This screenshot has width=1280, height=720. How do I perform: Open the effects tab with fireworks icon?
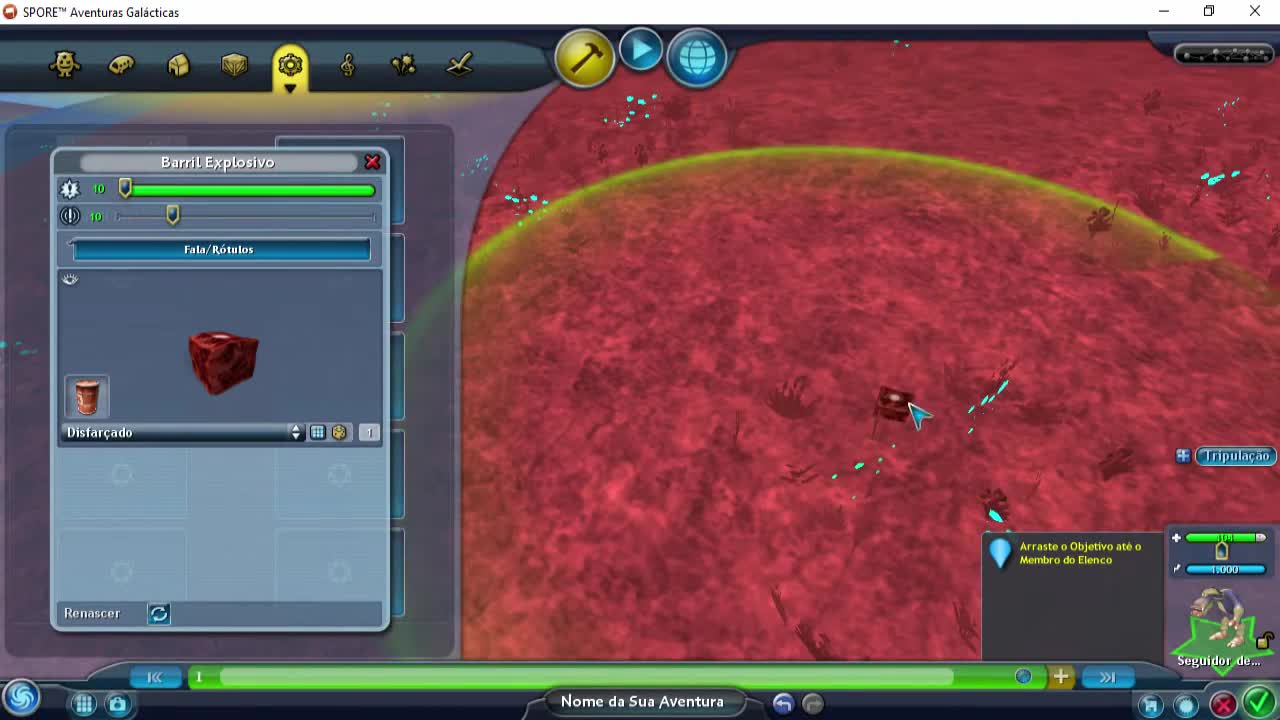click(x=402, y=64)
